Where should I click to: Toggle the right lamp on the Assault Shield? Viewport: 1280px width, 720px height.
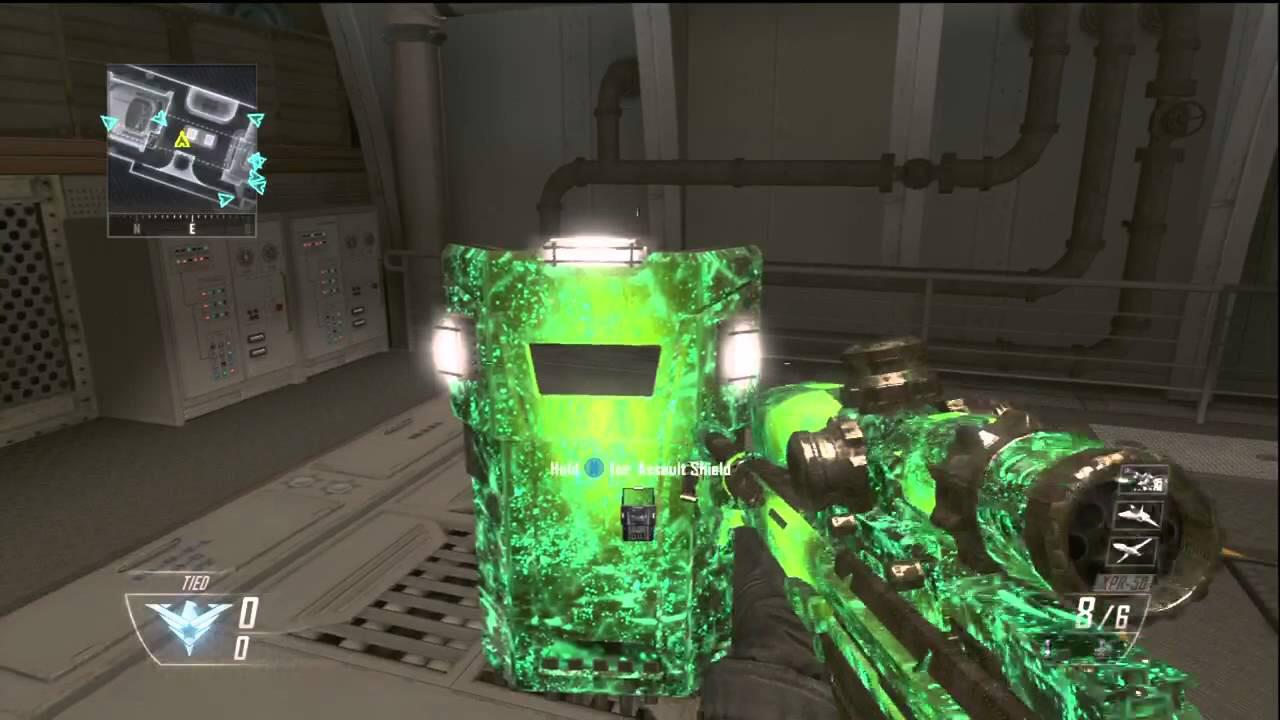tap(741, 353)
